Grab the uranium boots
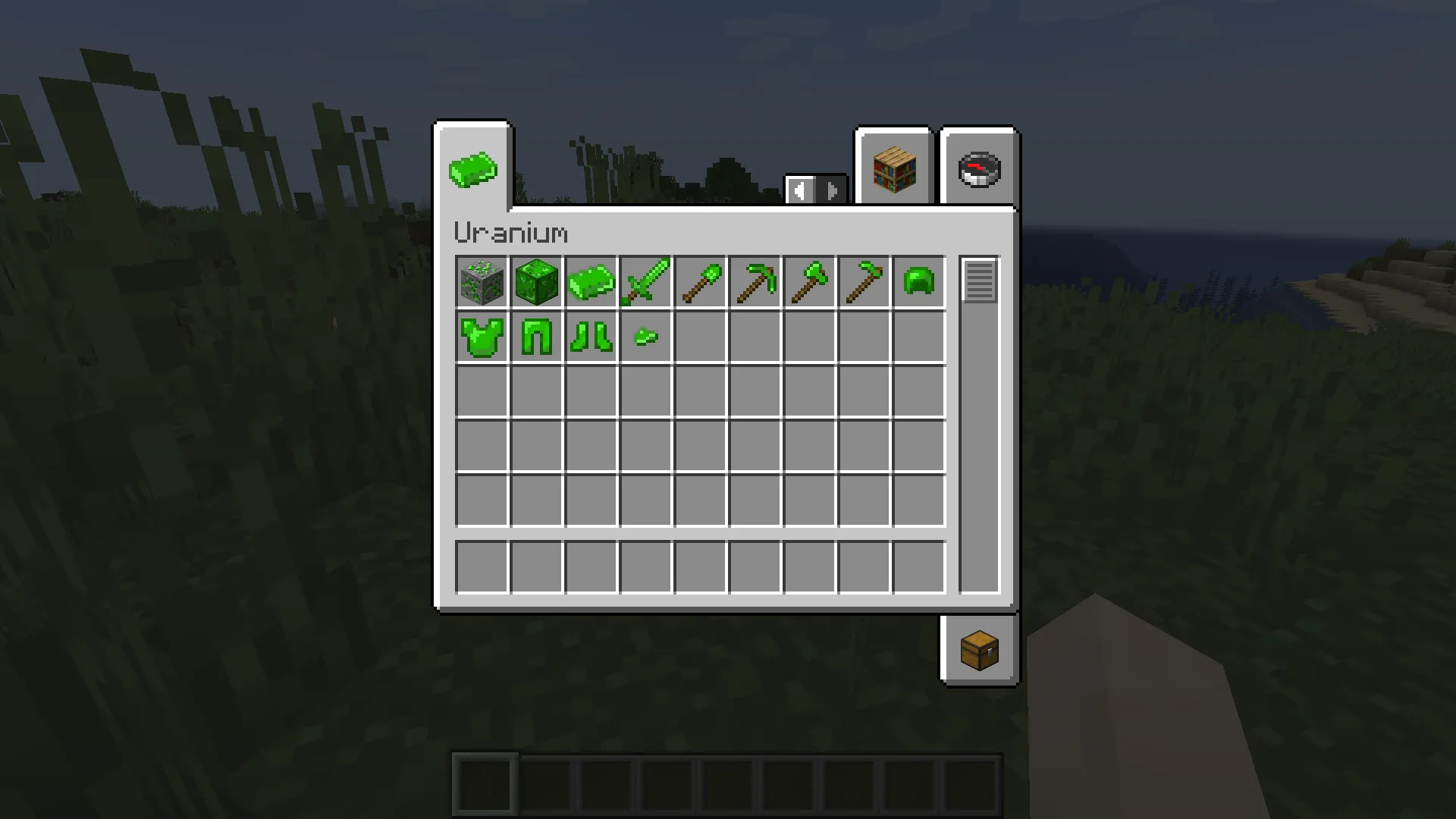This screenshot has height=819, width=1456. pyautogui.click(x=591, y=337)
